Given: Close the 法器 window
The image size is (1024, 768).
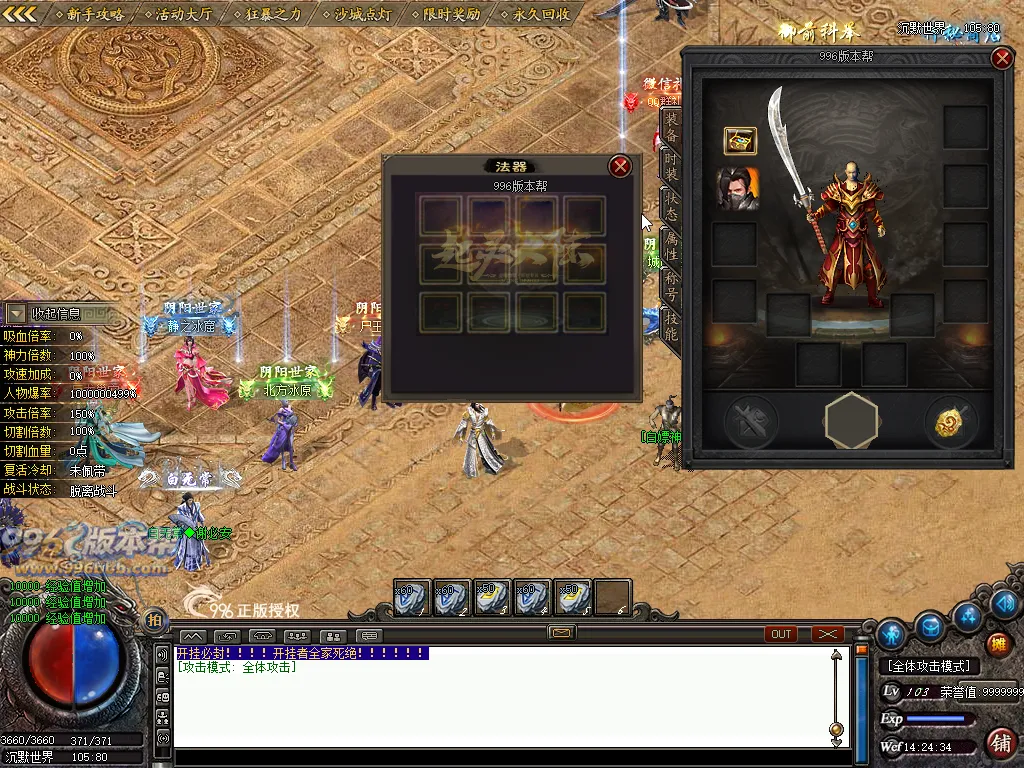Looking at the screenshot, I should coord(620,166).
